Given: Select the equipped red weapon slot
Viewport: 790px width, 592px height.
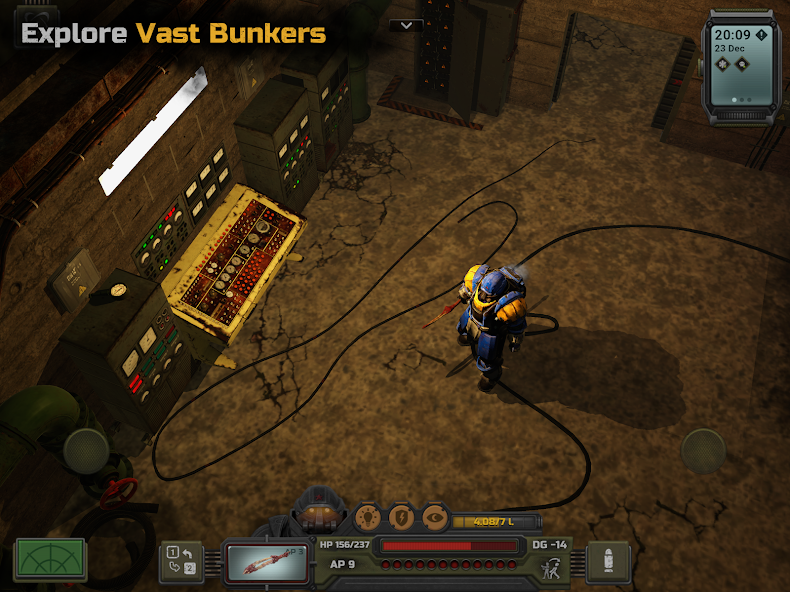Looking at the screenshot, I should 265,560.
